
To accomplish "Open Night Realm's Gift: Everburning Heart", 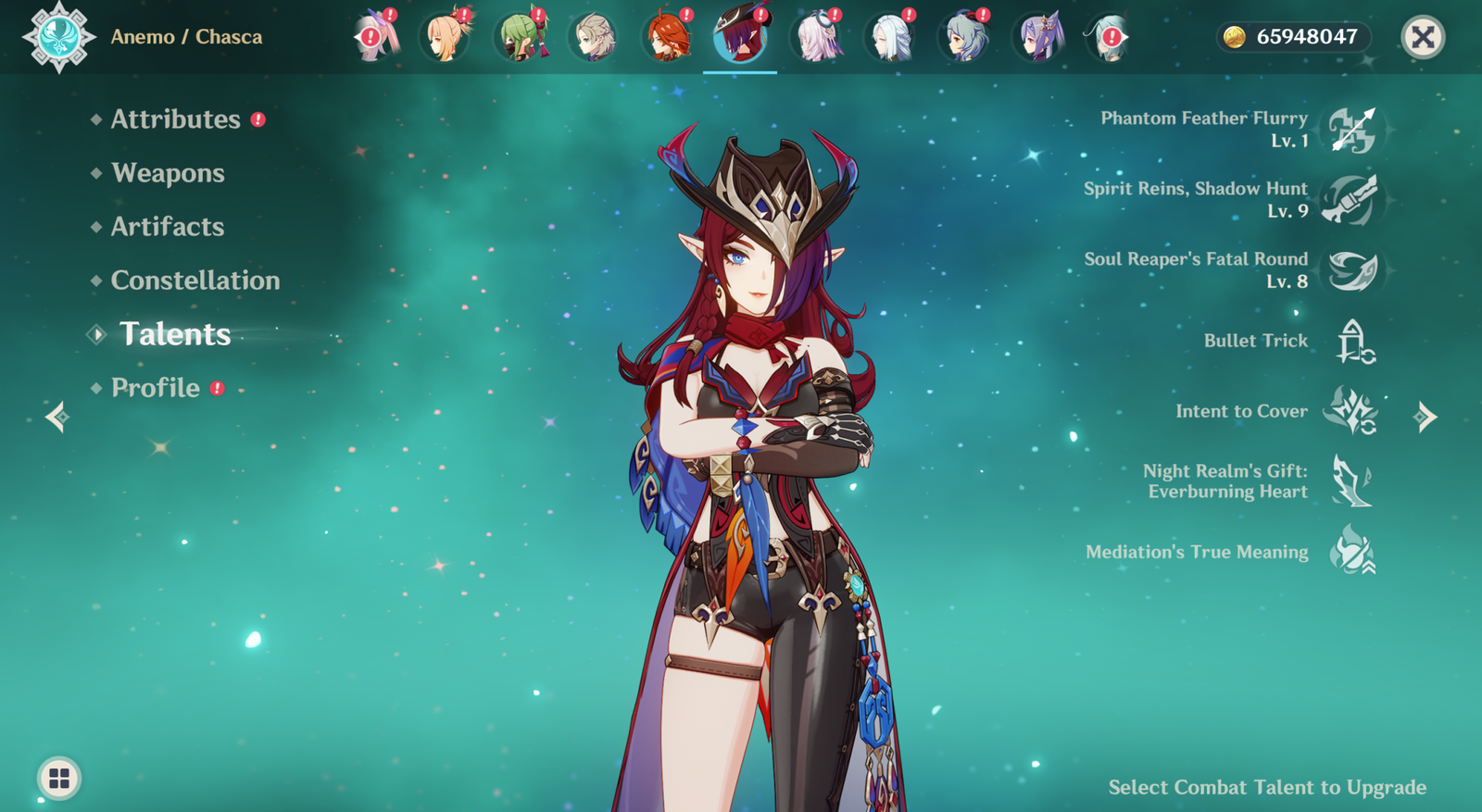I will pos(1352,481).
